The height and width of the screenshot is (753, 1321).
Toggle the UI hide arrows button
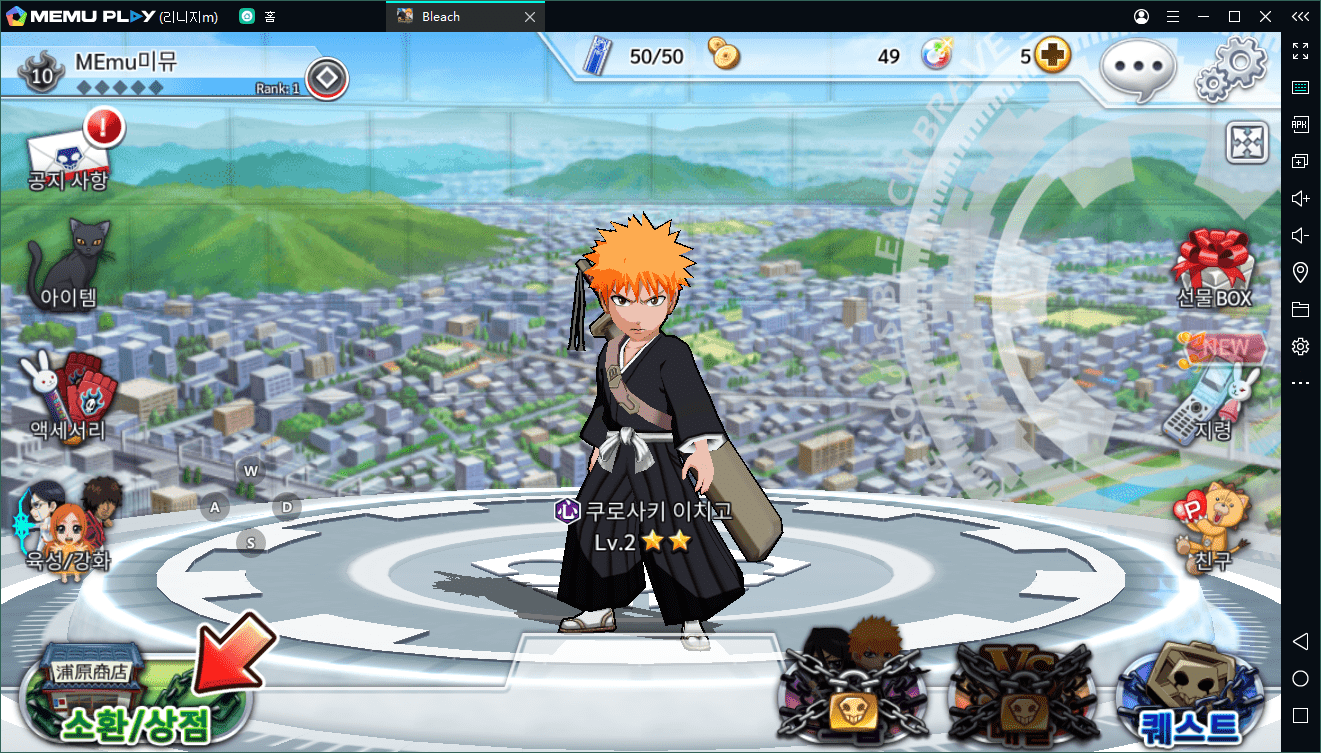pyautogui.click(x=1247, y=143)
